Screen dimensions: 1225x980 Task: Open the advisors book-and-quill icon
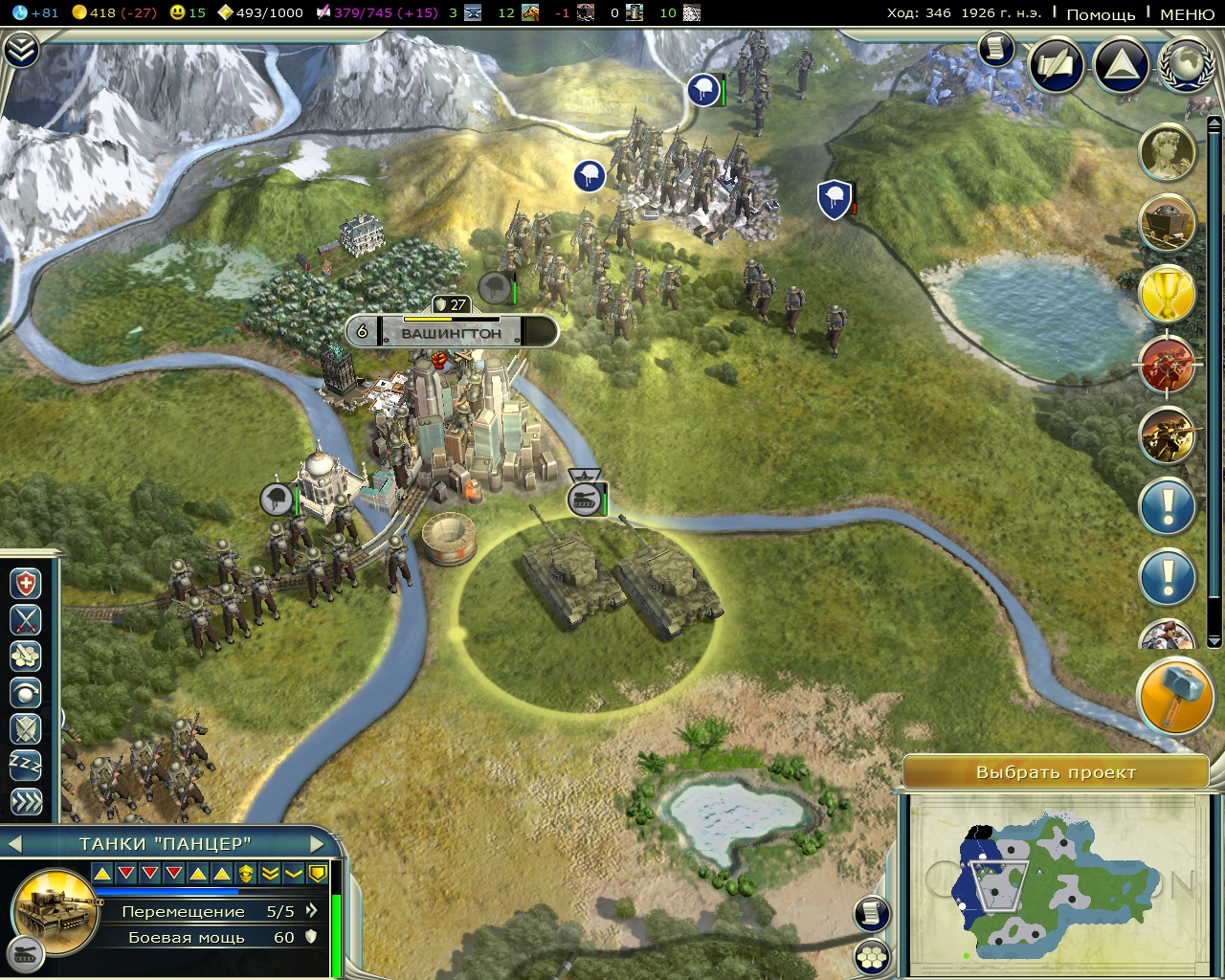coord(1057,64)
